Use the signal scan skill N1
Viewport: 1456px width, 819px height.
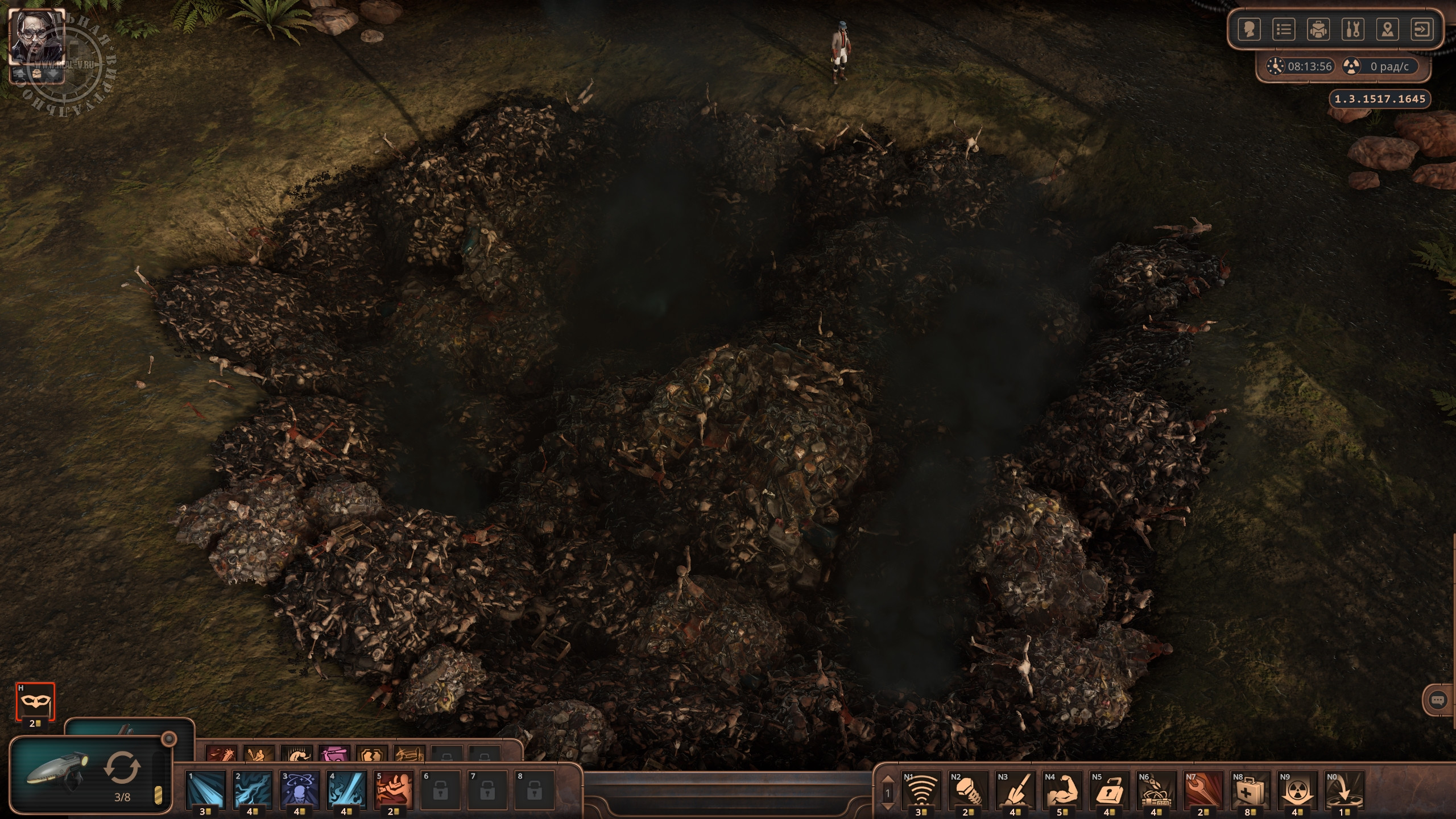tap(921, 790)
